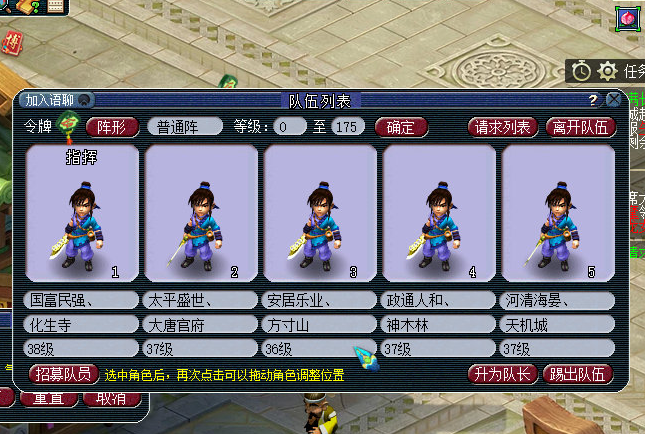Click the 取消 cancel button
The image size is (645, 434).
111,397
